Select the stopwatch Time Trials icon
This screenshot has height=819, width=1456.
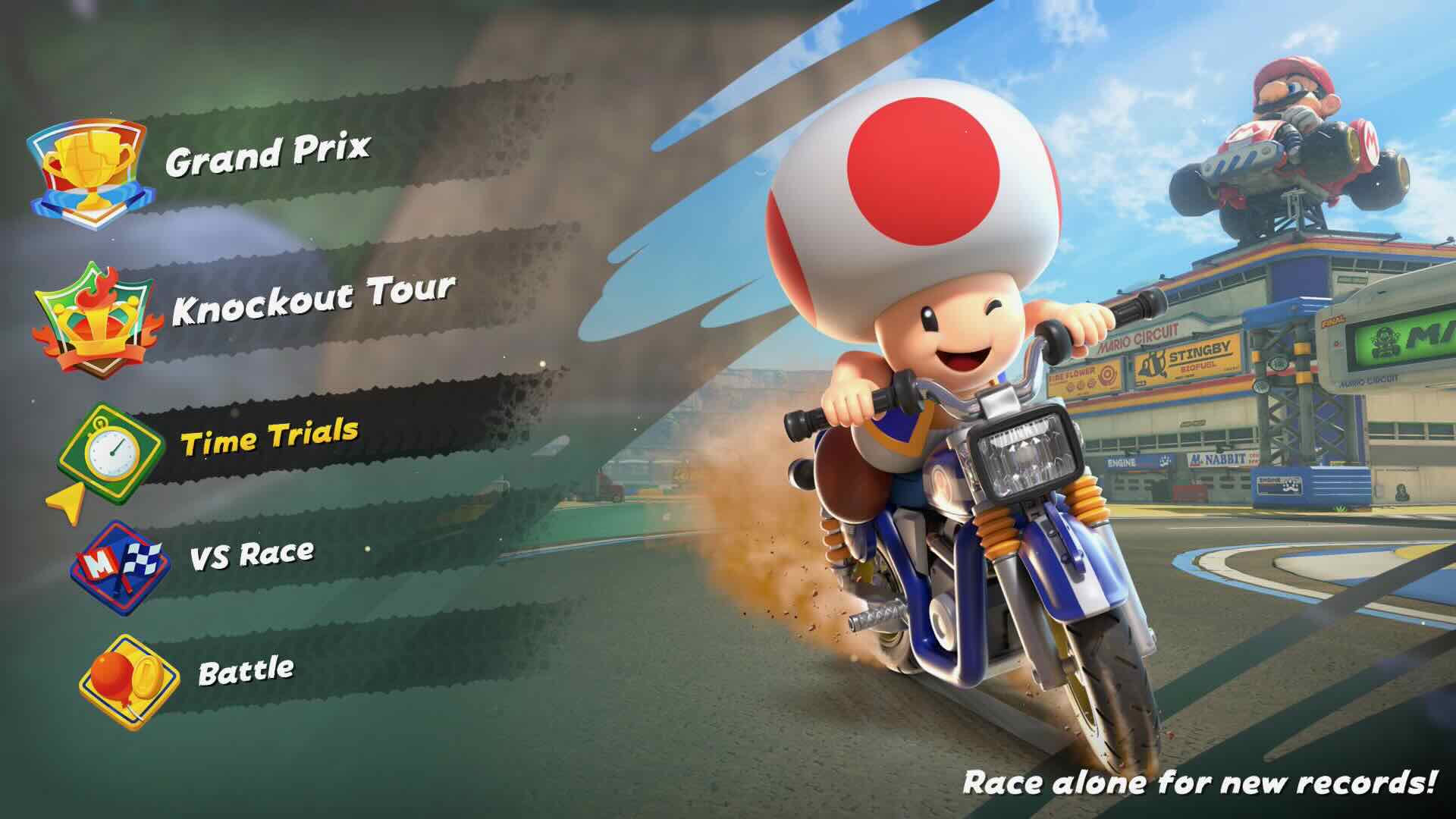click(112, 448)
